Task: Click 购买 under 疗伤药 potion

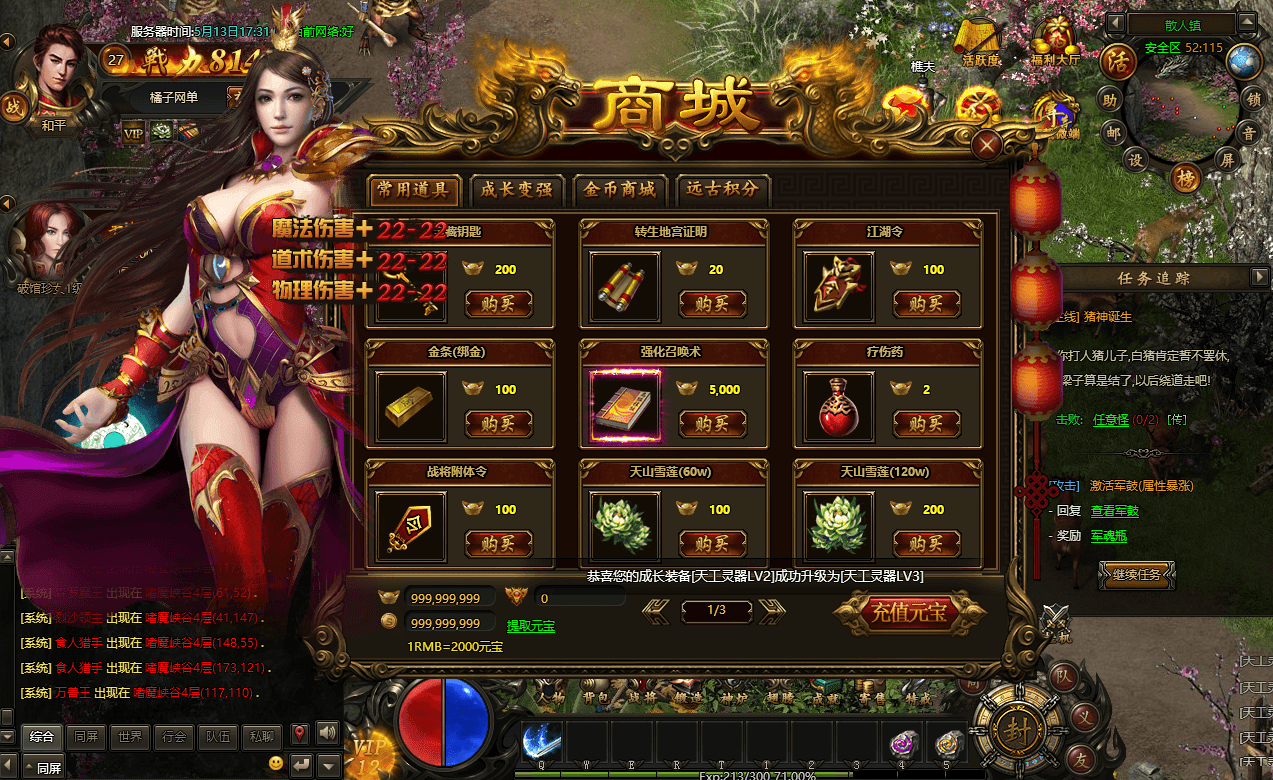Action: pyautogui.click(x=926, y=424)
